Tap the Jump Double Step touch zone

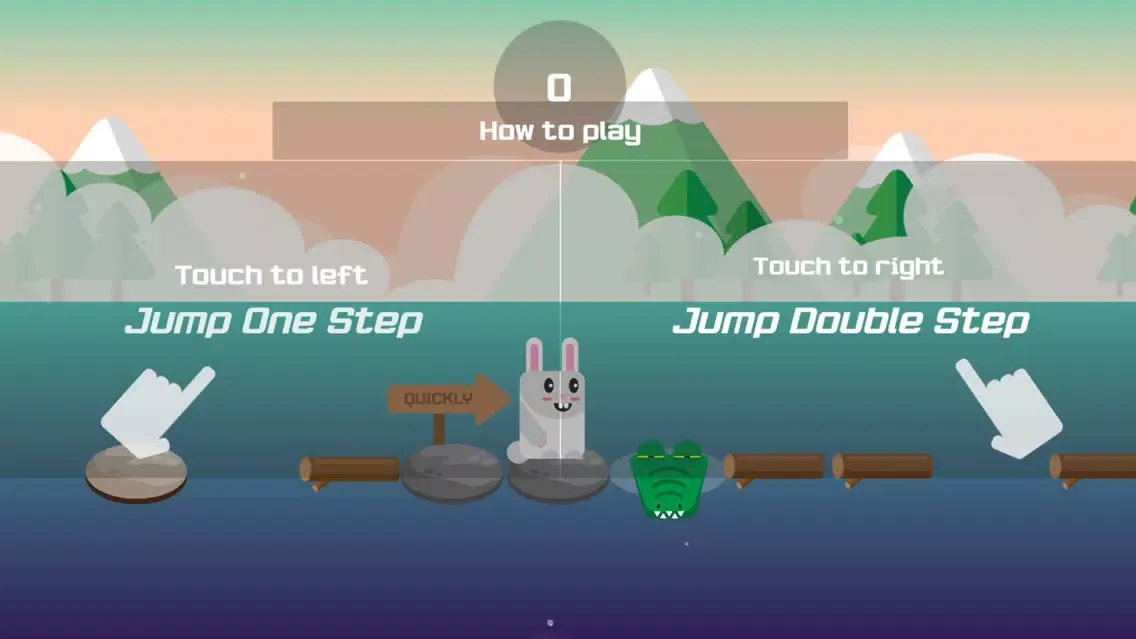click(850, 320)
